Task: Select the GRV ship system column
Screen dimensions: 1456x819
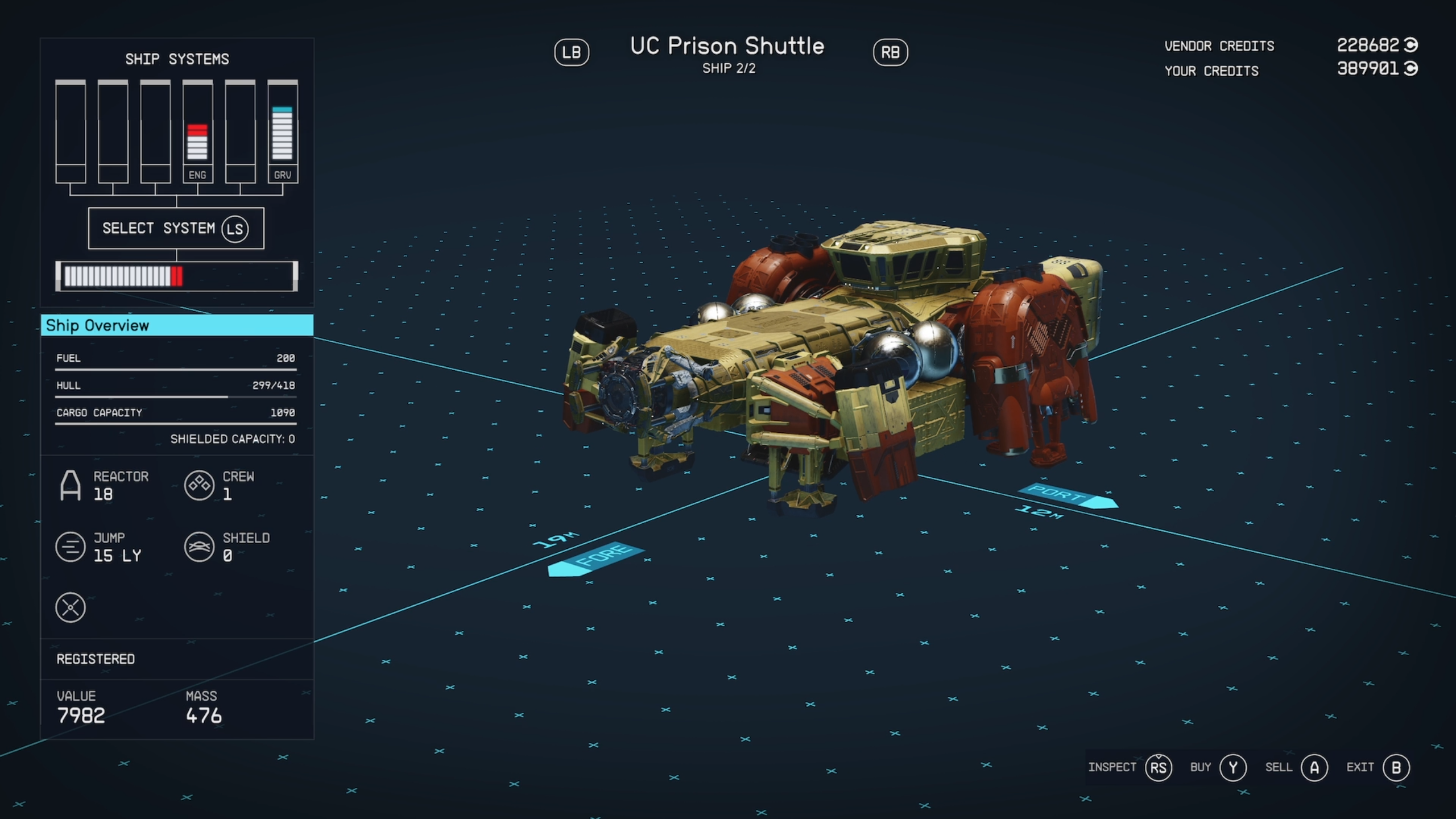Action: coord(283,132)
